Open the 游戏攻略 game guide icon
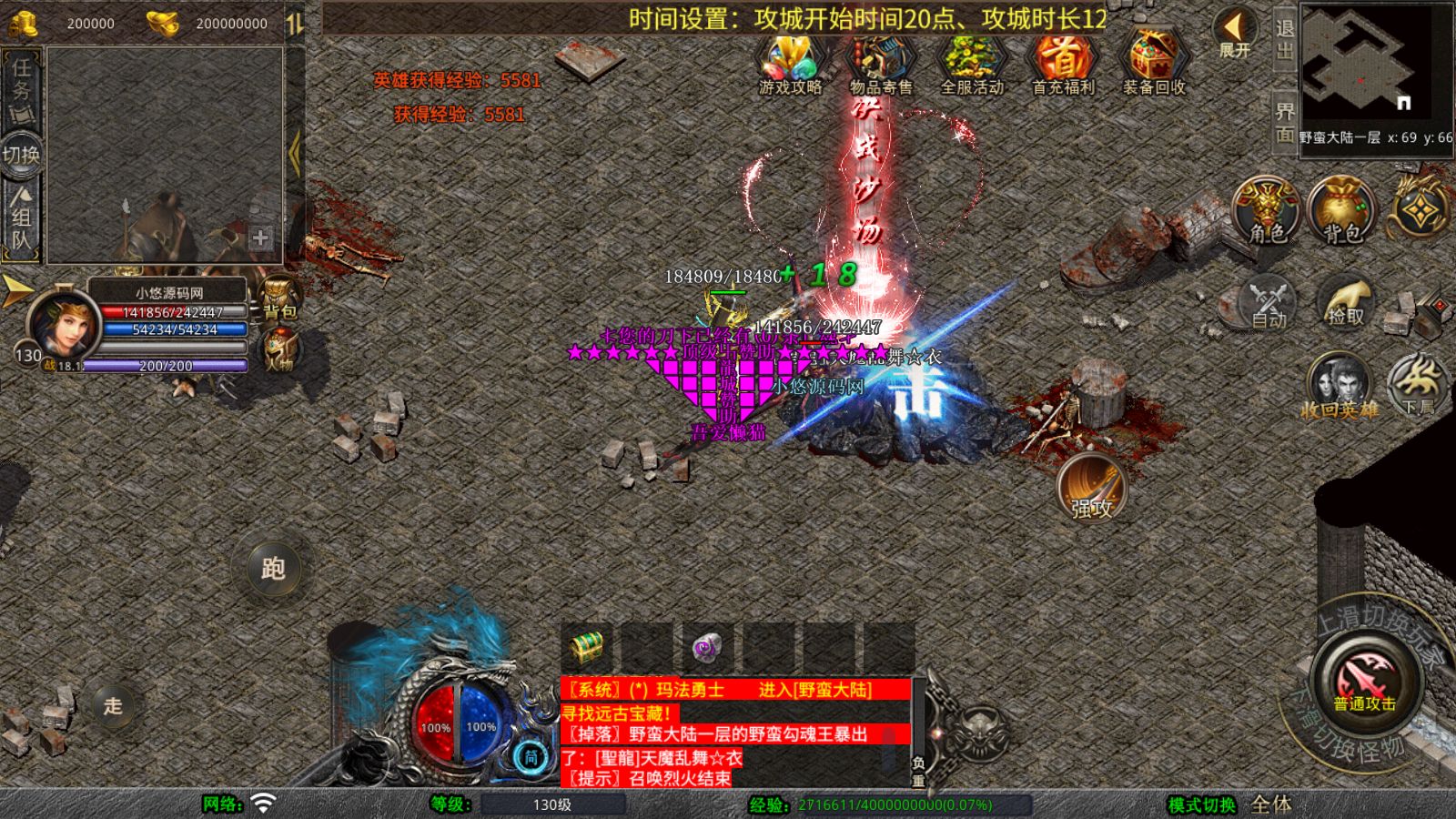 click(x=790, y=63)
